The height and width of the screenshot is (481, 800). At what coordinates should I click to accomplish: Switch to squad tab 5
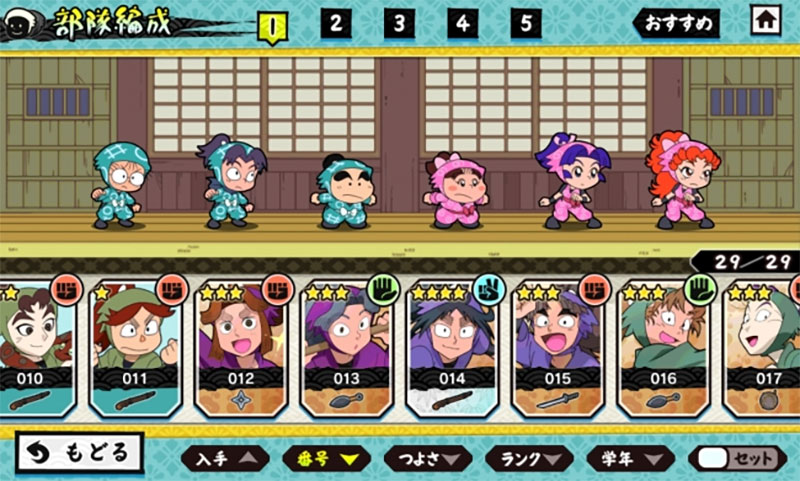[x=526, y=23]
